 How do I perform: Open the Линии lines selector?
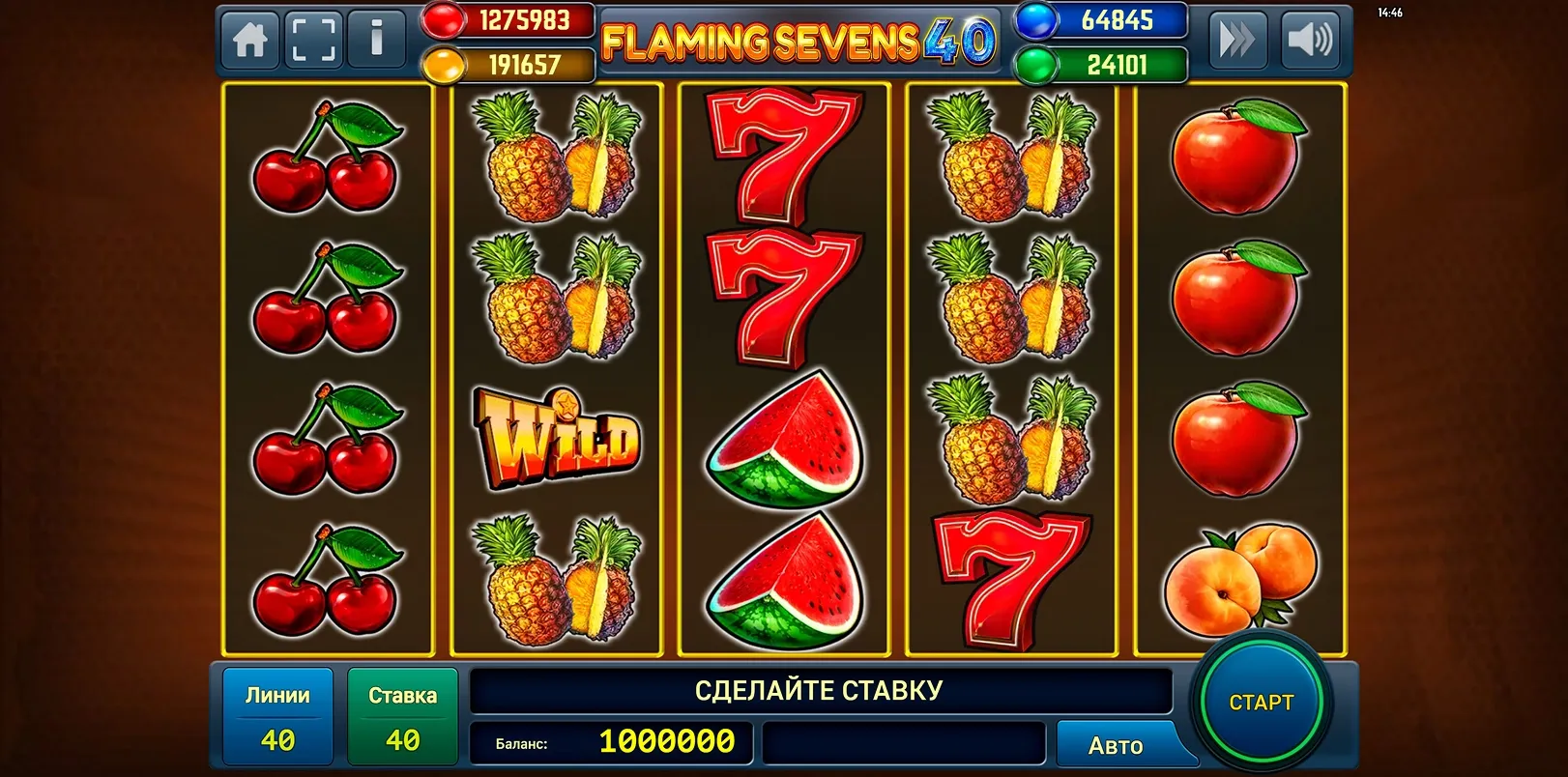point(277,715)
